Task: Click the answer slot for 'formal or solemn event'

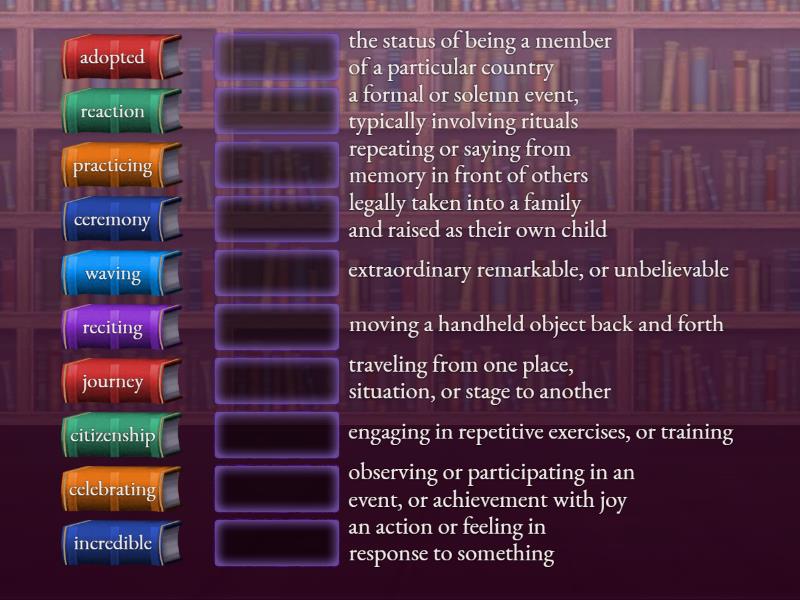Action: (x=277, y=111)
